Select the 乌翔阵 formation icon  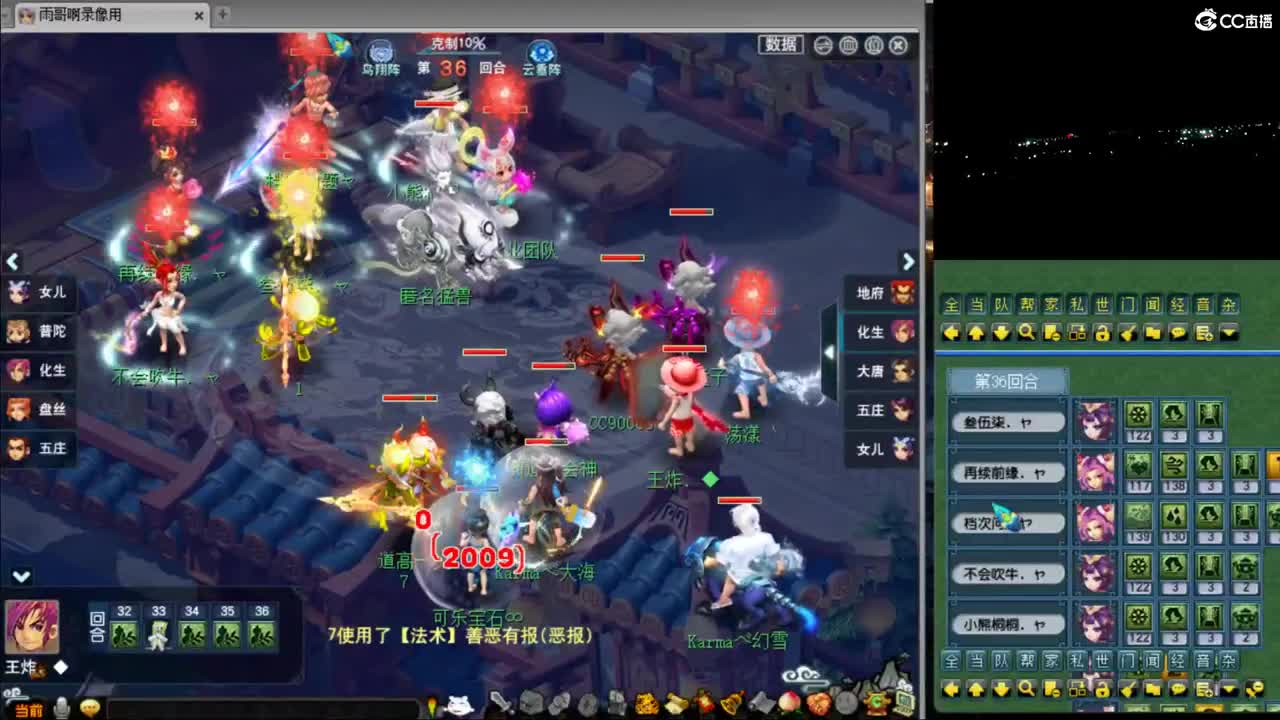380,51
